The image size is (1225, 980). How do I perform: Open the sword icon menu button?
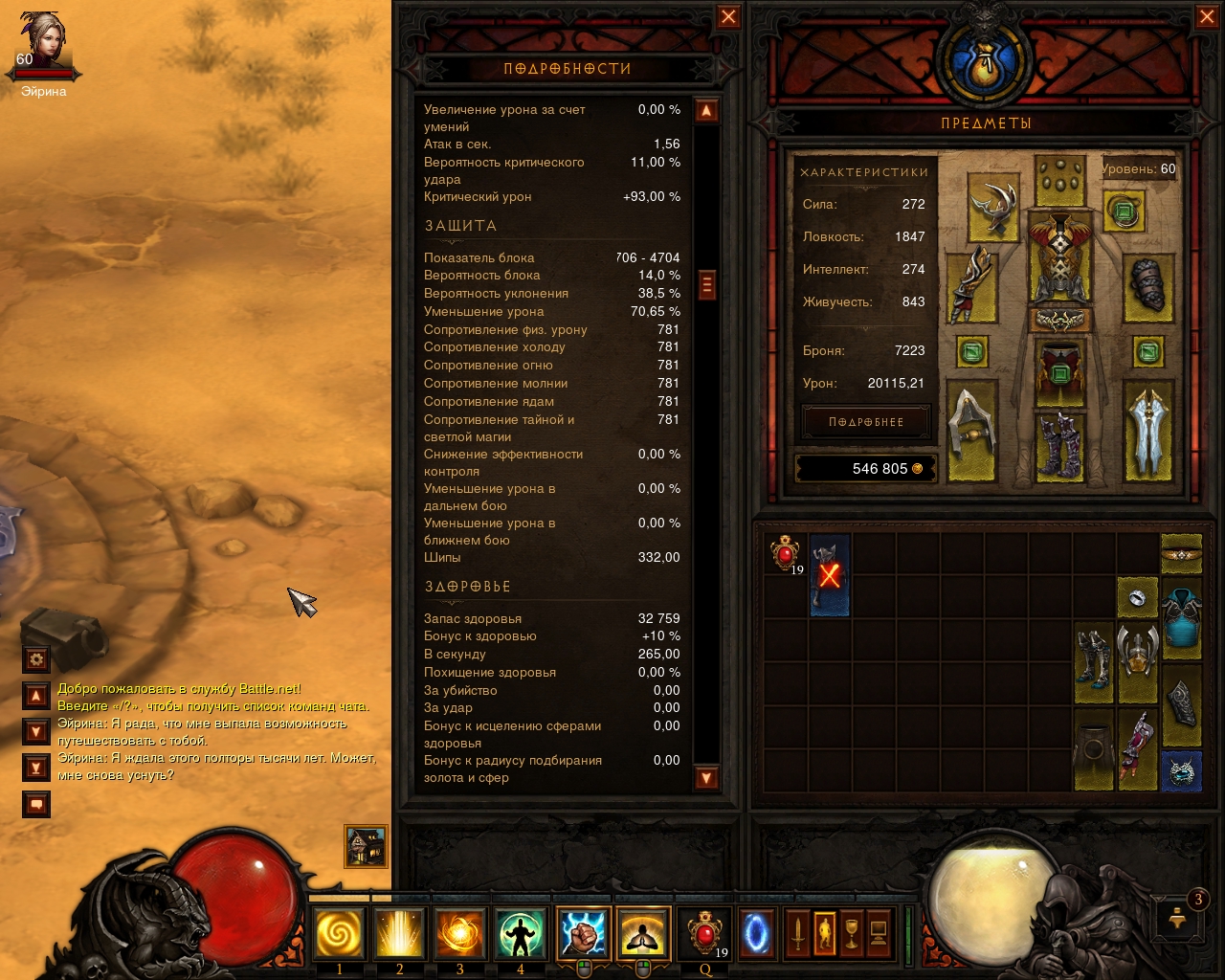click(797, 933)
